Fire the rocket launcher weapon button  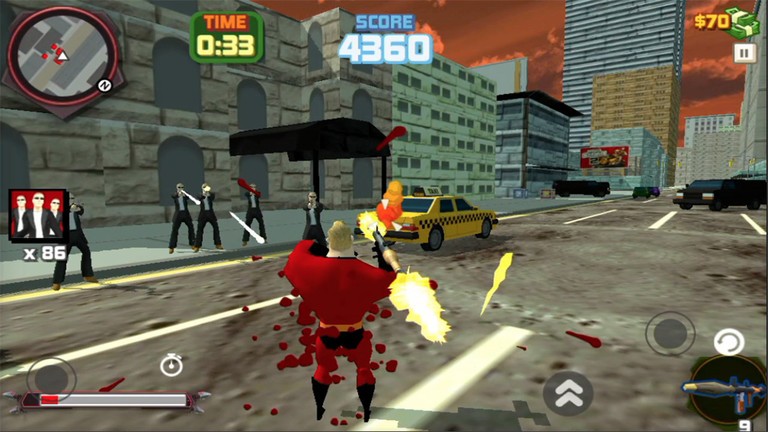727,387
